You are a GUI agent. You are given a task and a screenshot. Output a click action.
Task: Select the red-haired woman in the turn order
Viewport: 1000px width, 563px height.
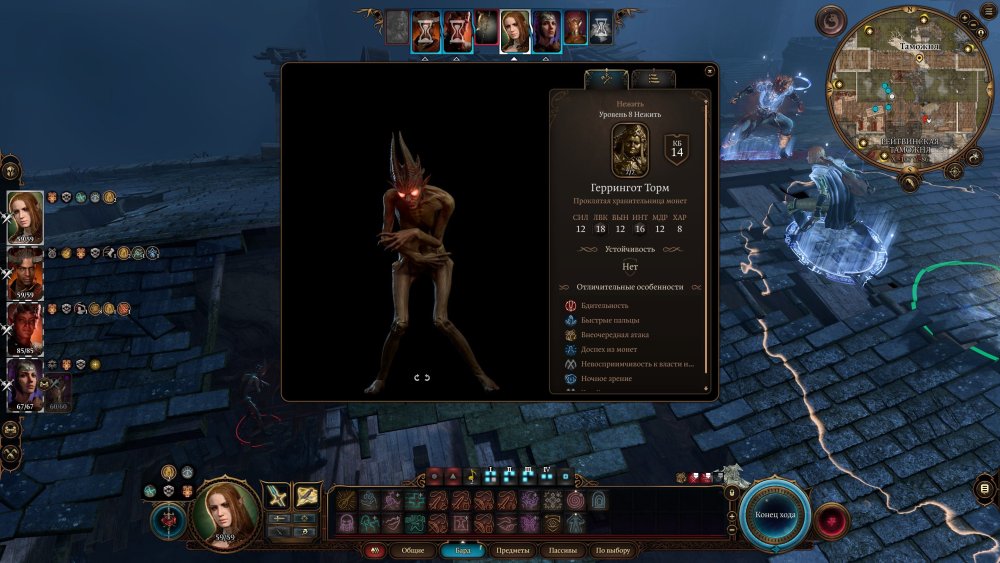coord(515,30)
